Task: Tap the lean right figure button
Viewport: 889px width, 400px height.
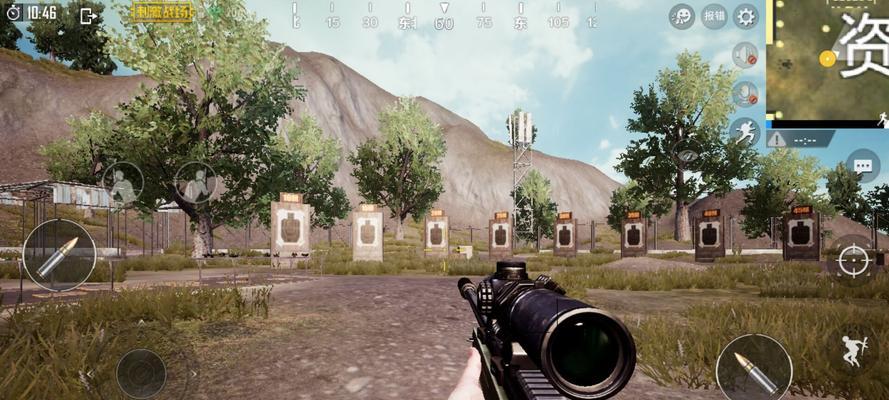Action: pos(196,182)
